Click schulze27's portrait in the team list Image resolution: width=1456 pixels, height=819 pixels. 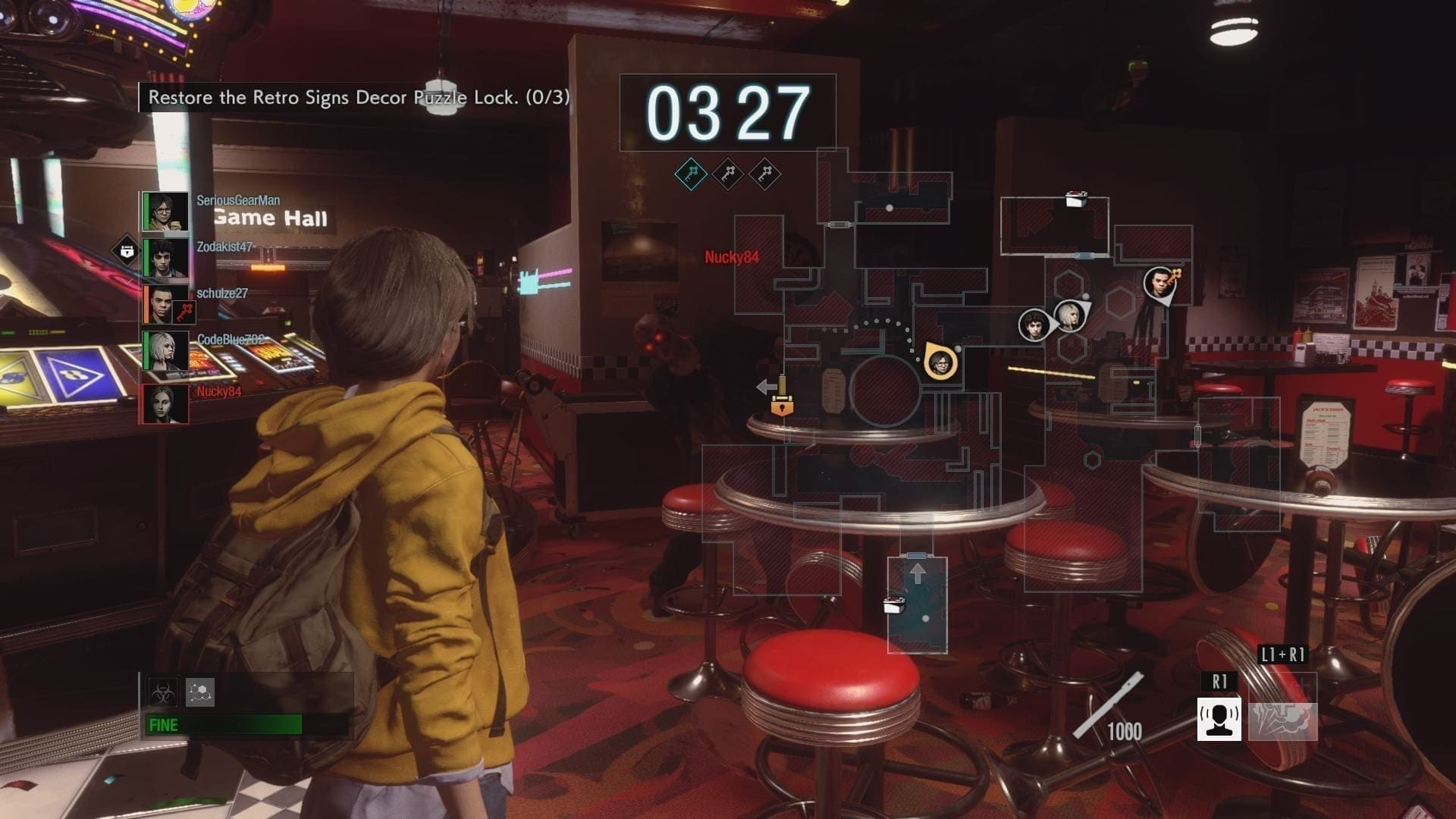coord(165,304)
